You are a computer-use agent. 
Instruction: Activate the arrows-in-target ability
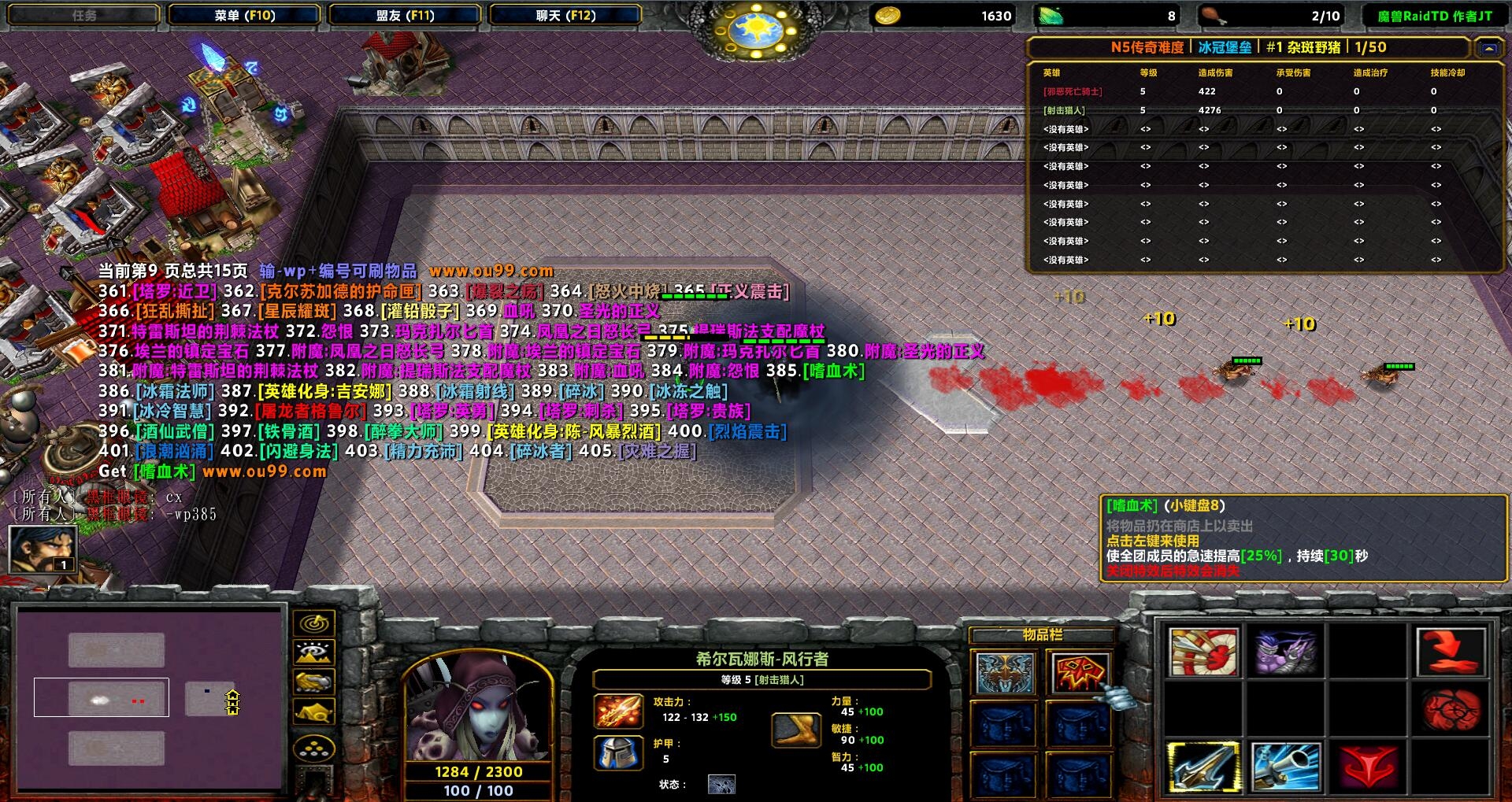pos(1203,652)
